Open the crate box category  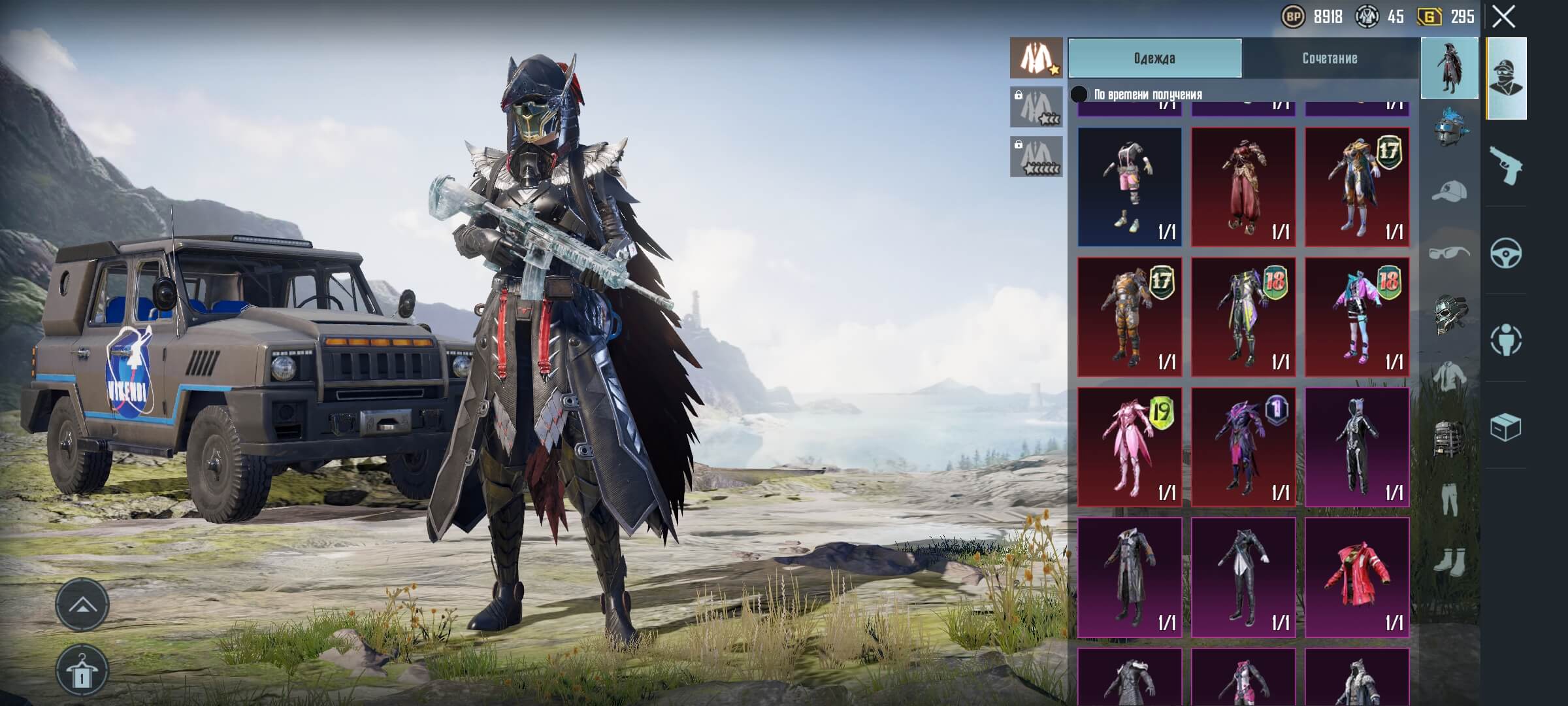click(1506, 427)
